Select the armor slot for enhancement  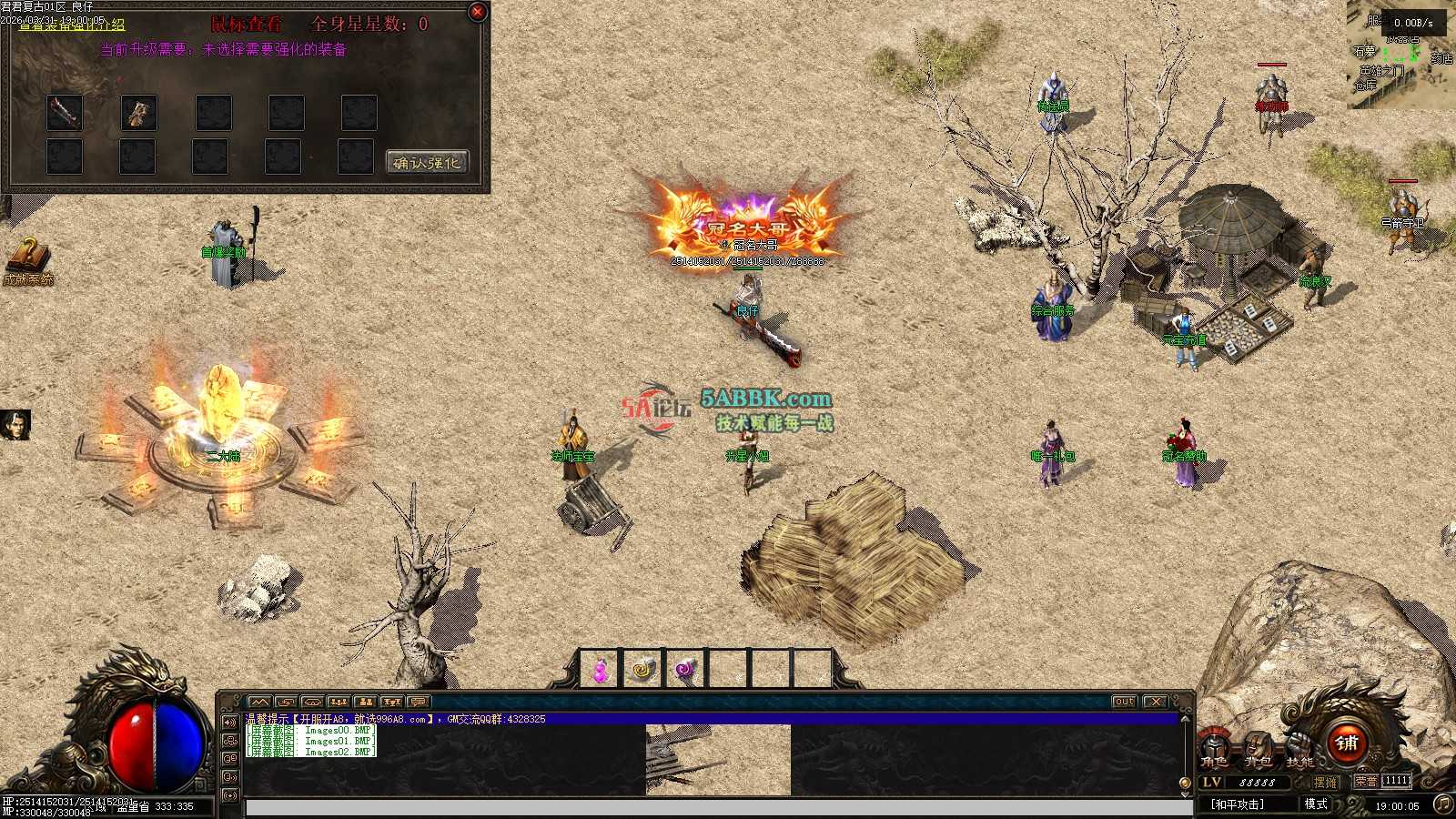(x=138, y=112)
